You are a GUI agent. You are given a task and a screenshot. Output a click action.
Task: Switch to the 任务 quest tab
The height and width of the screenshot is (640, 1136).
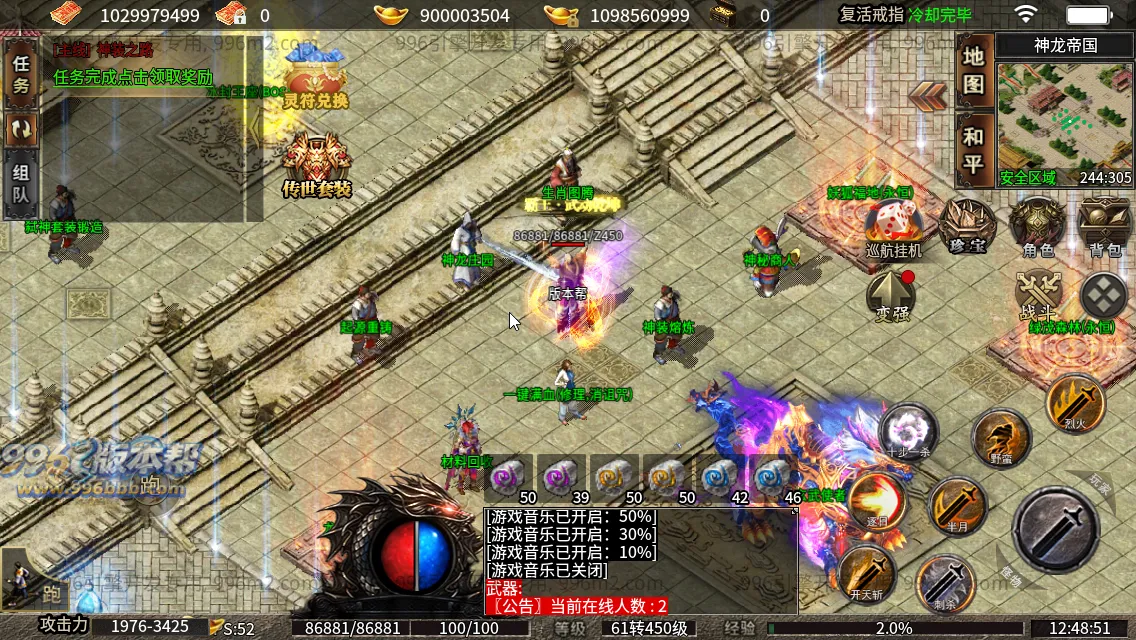point(21,75)
